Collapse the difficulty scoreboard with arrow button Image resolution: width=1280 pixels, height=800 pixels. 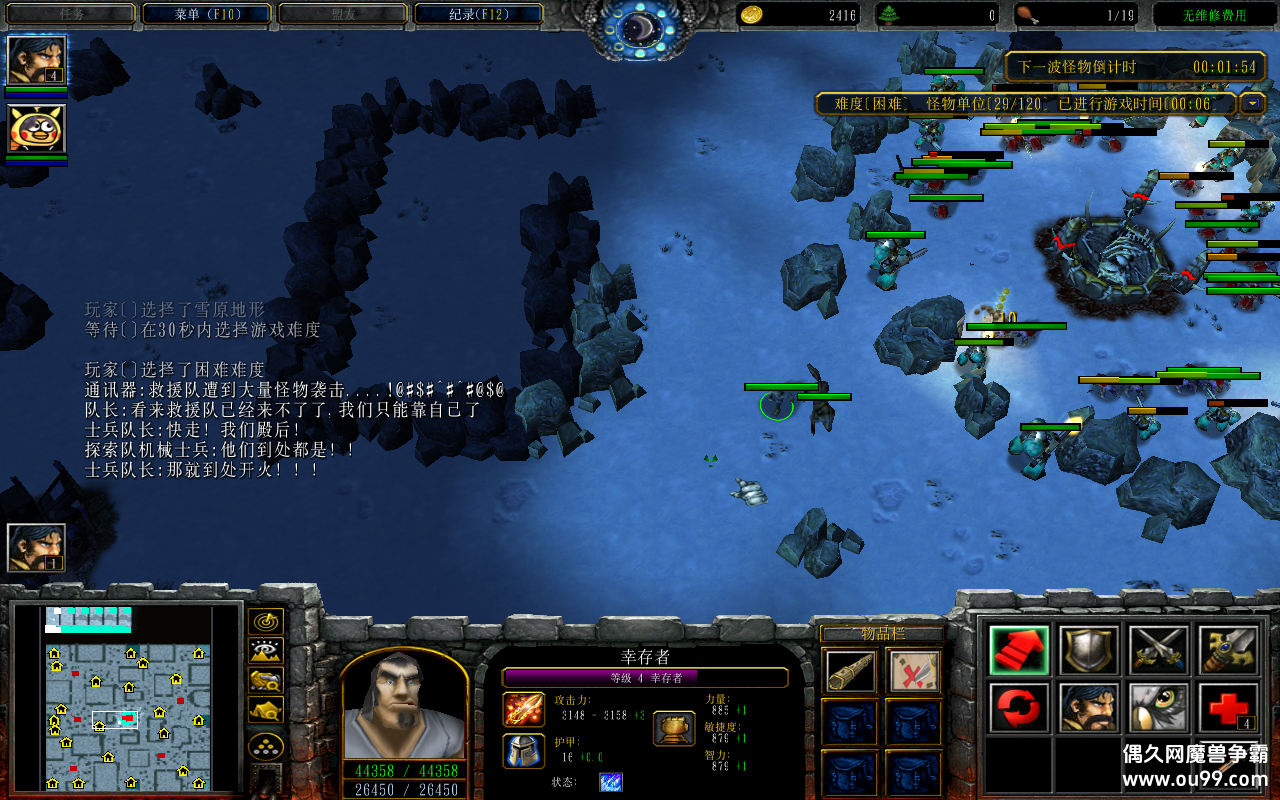pyautogui.click(x=1252, y=103)
